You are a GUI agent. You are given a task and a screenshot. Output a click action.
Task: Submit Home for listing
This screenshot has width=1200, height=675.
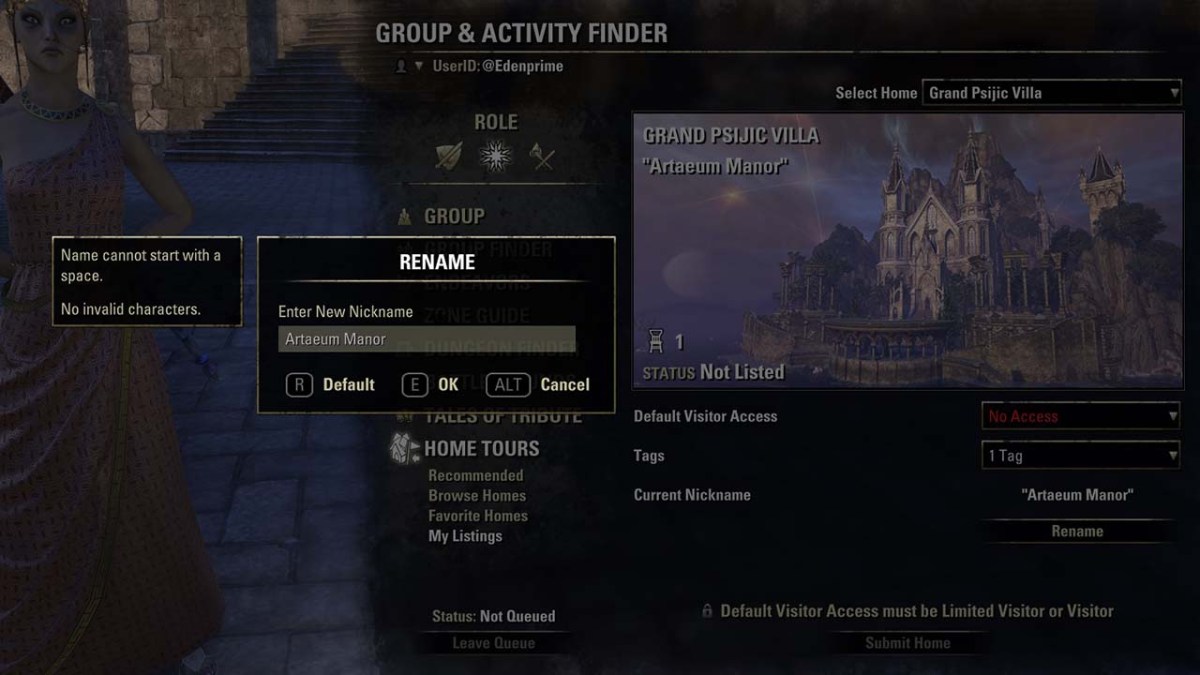(907, 643)
